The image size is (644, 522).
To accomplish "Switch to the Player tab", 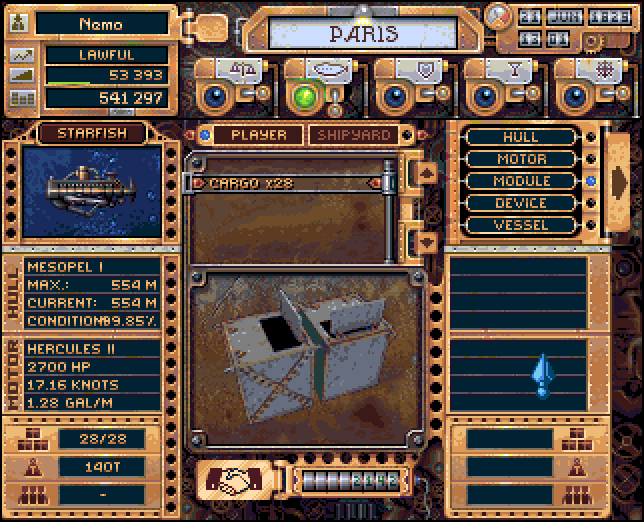I will pyautogui.click(x=258, y=135).
